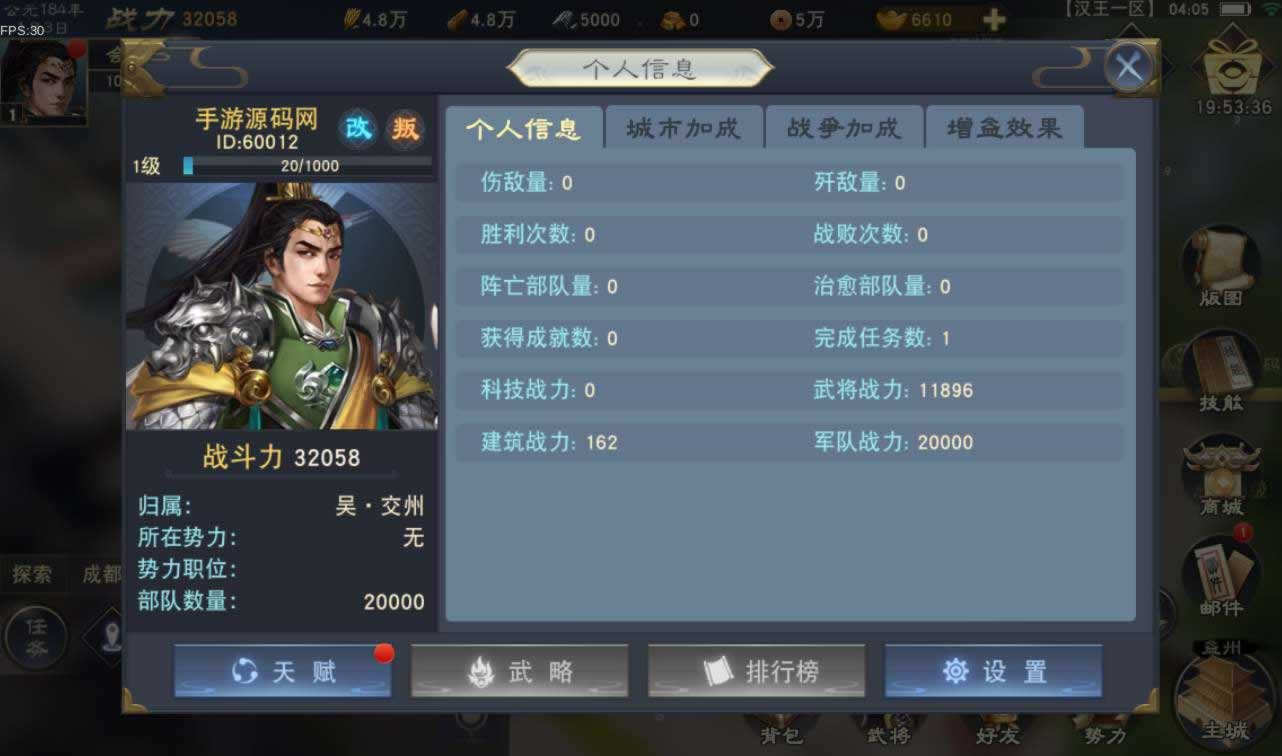Show the 增益效果 tab

click(x=1004, y=128)
